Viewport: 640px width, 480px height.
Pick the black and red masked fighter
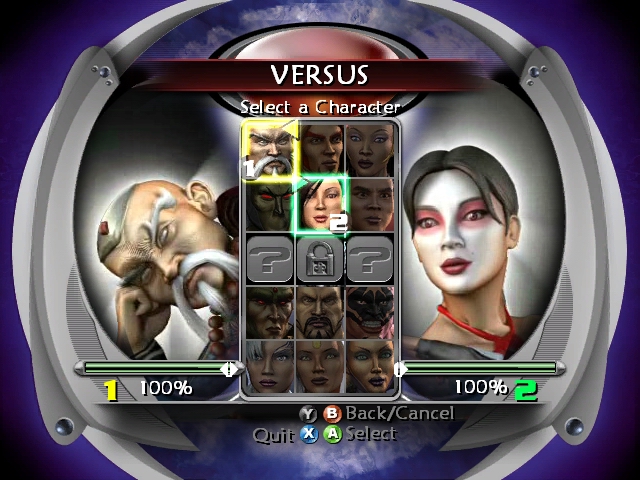point(371,312)
